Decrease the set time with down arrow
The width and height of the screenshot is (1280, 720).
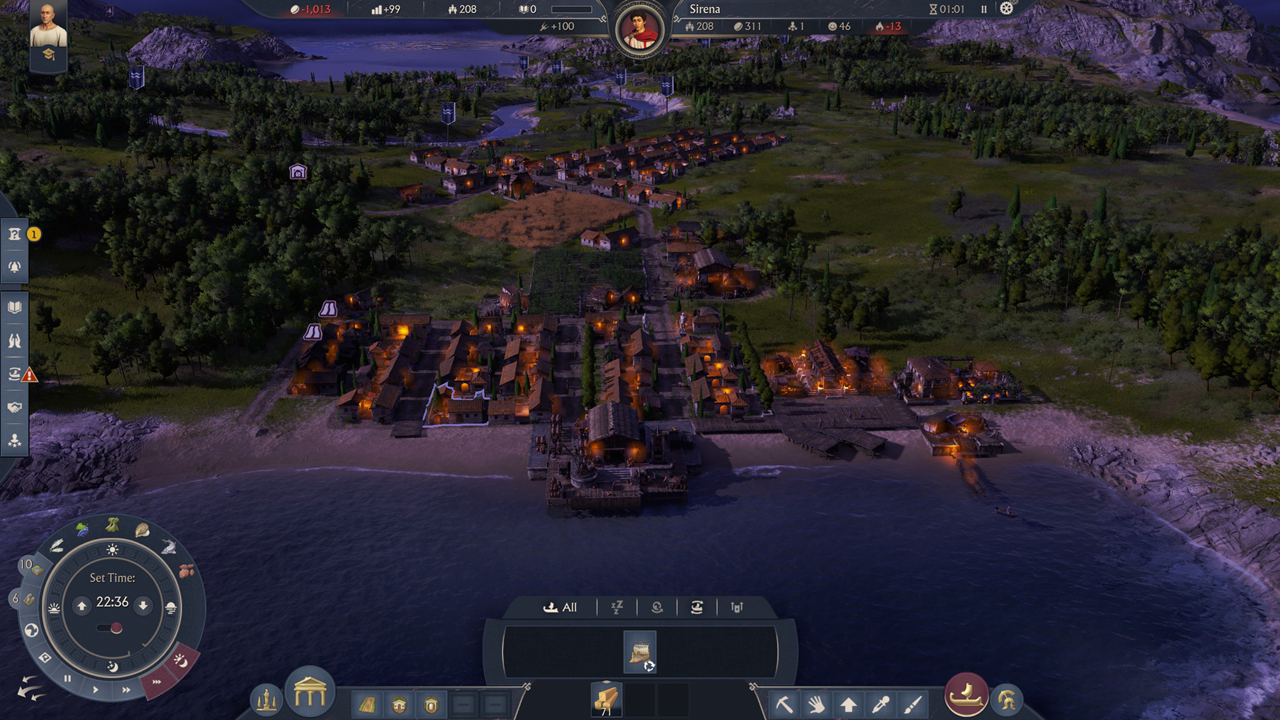pyautogui.click(x=143, y=606)
